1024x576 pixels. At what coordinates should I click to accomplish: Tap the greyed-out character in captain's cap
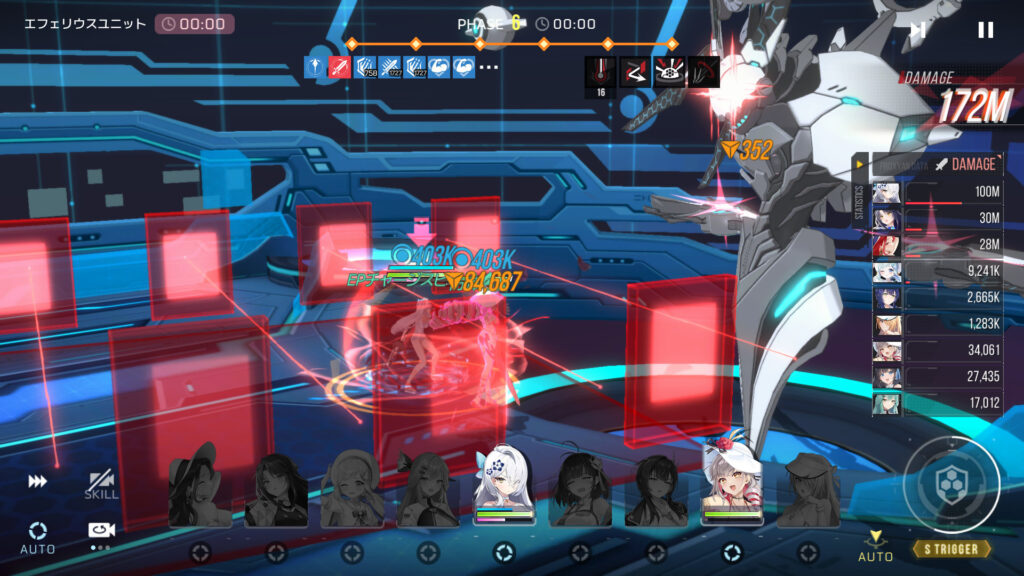click(x=808, y=489)
